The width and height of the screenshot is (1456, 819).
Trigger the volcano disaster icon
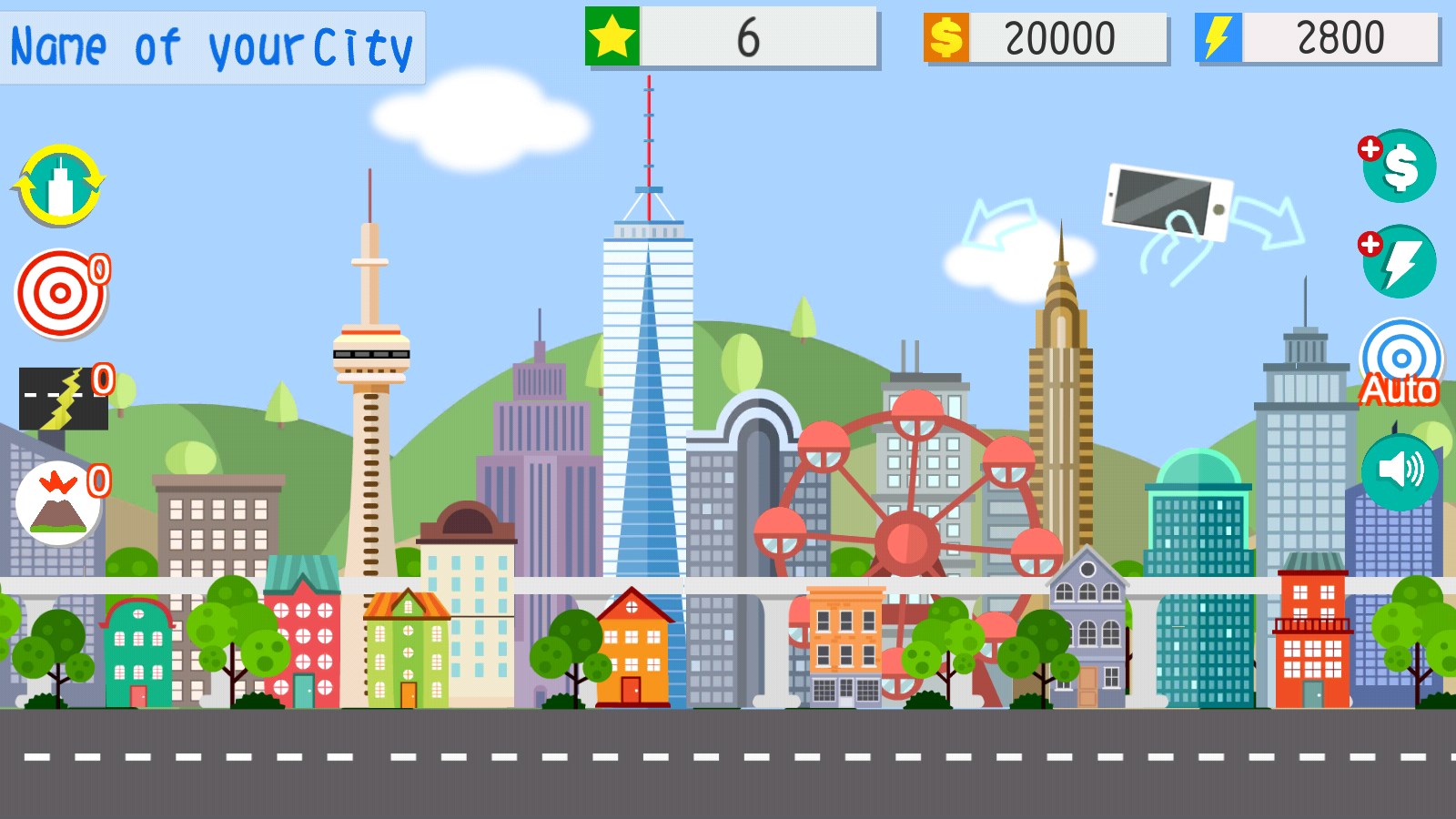pyautogui.click(x=58, y=503)
